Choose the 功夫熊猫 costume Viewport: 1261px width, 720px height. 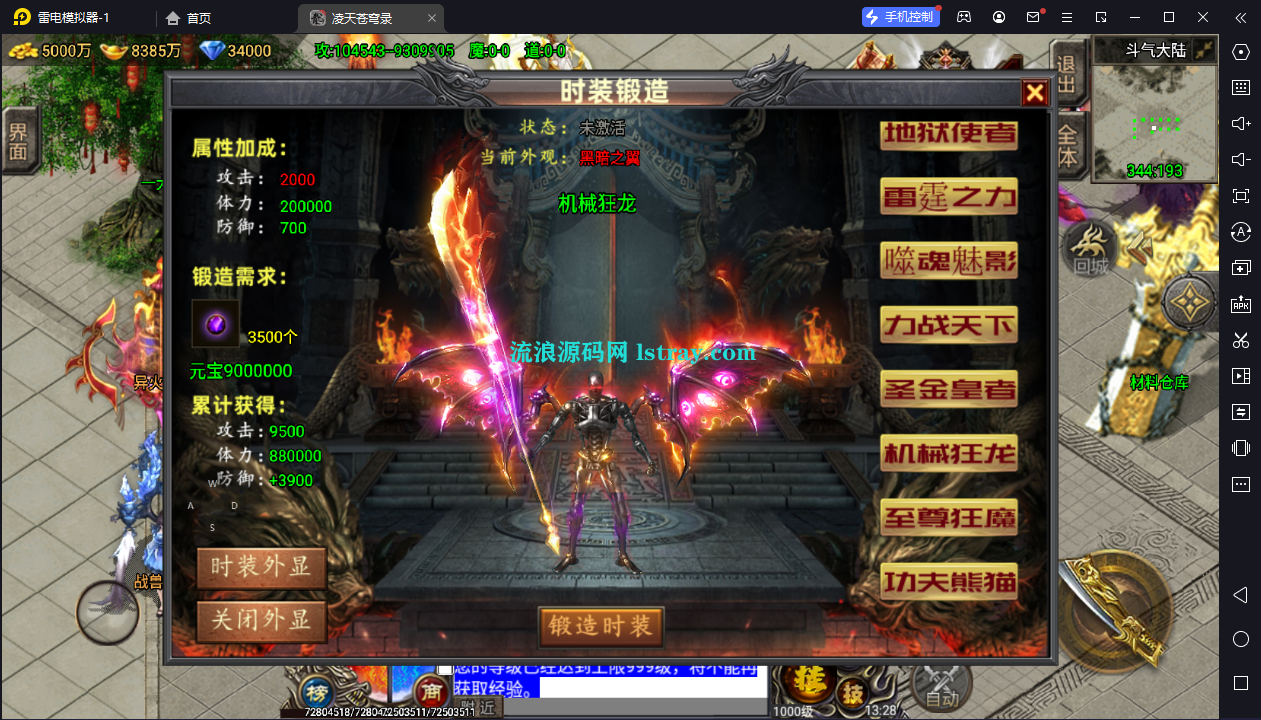[948, 580]
